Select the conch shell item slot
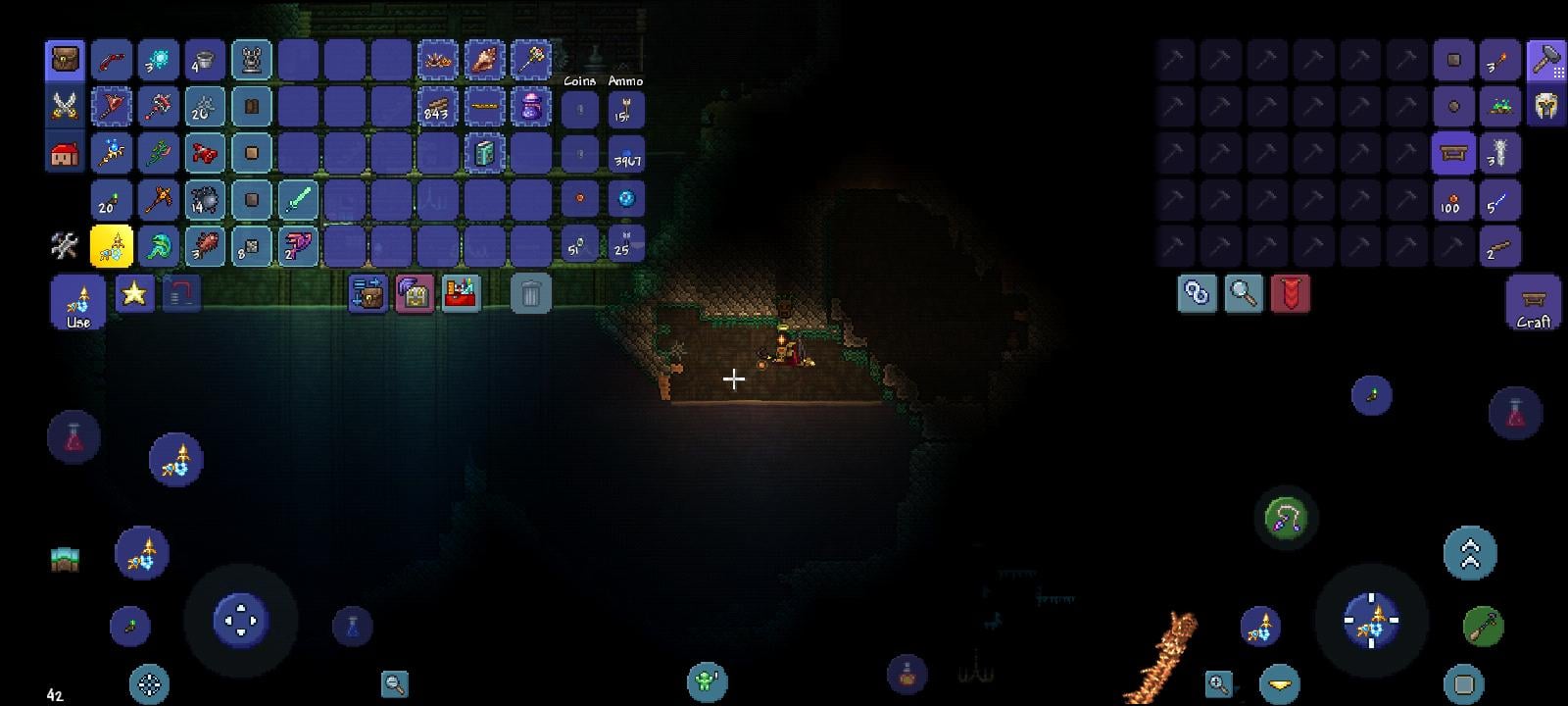 [x=484, y=60]
